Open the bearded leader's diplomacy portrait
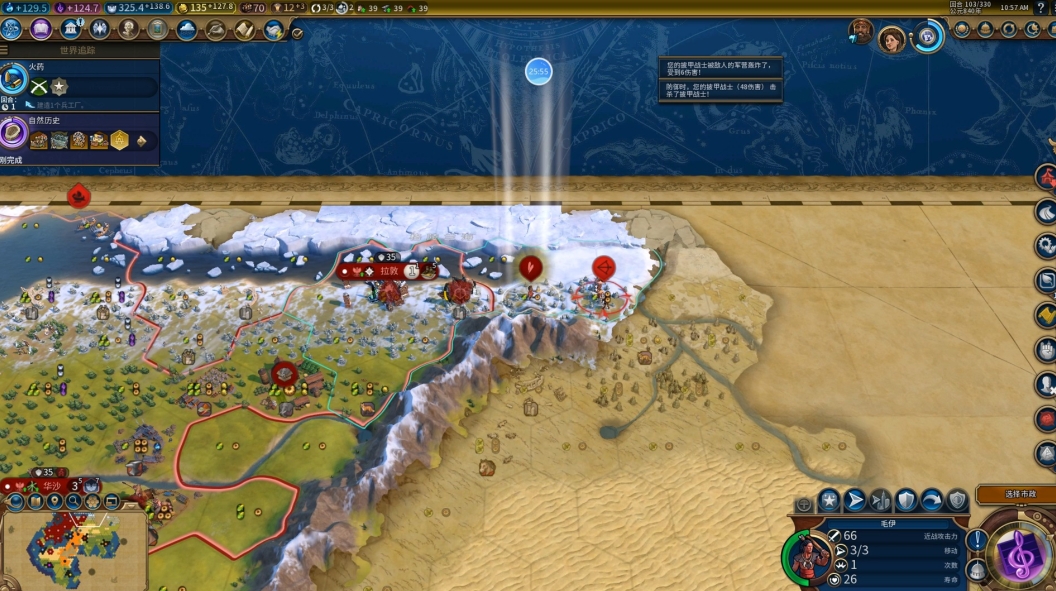This screenshot has height=591, width=1056. pyautogui.click(x=860, y=32)
